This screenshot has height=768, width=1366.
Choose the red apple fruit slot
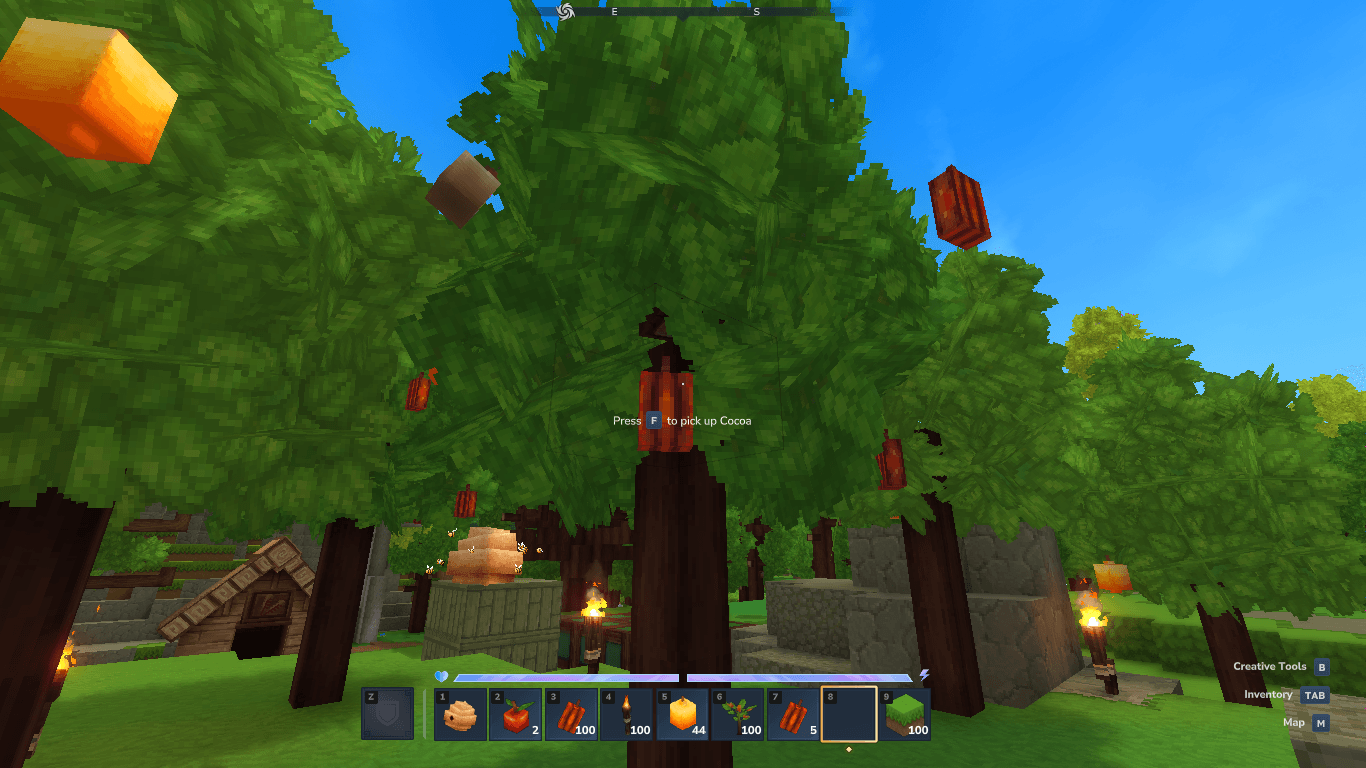coord(516,714)
